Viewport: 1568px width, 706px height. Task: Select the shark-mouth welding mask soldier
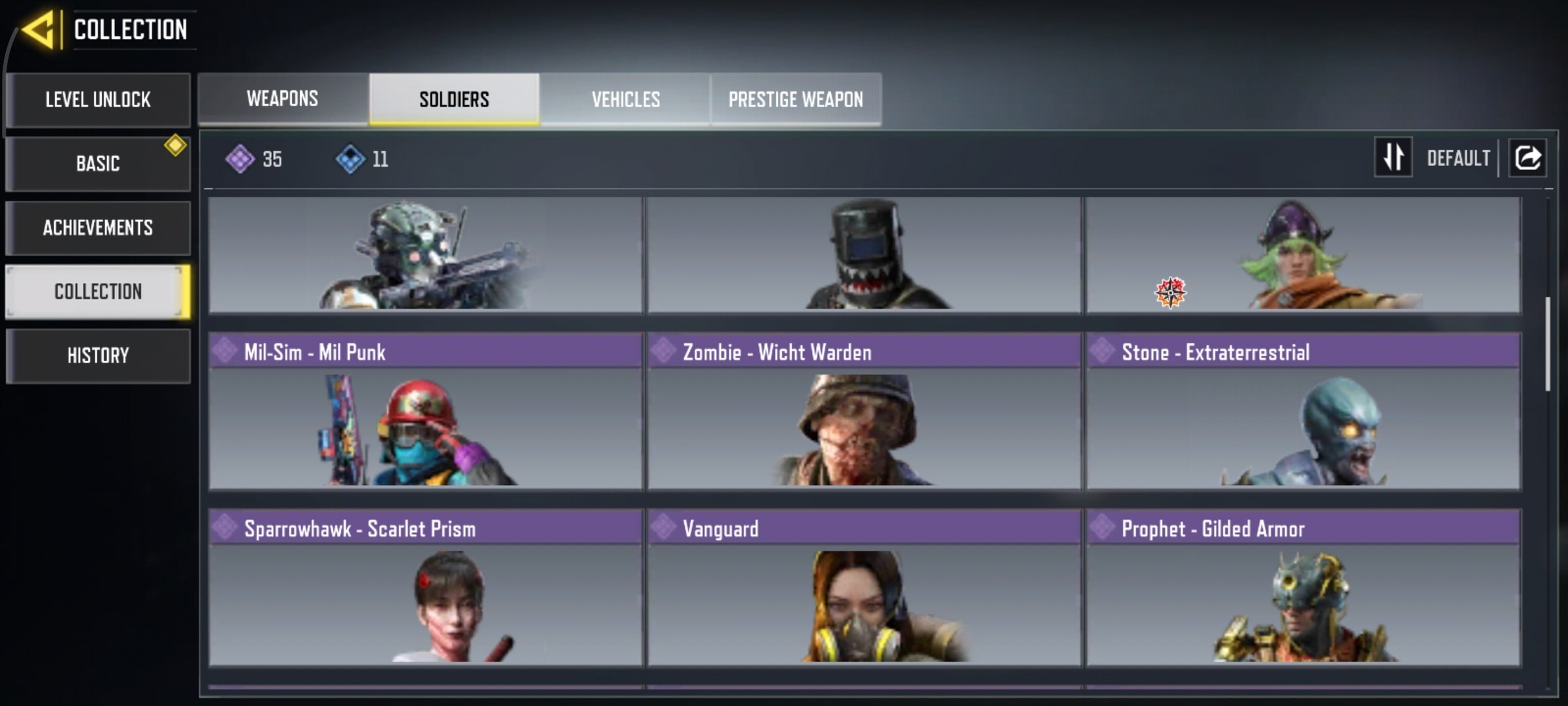click(864, 255)
